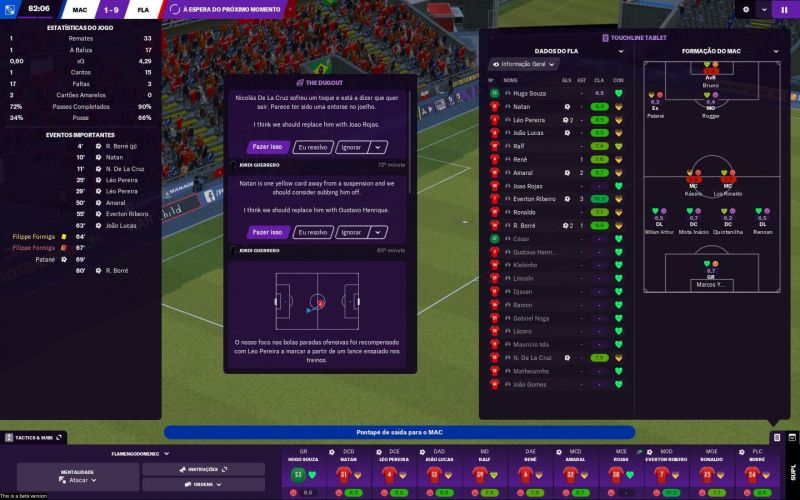Change the Mentalidade Atacar setting
The height and width of the screenshot is (500, 800).
[x=79, y=480]
